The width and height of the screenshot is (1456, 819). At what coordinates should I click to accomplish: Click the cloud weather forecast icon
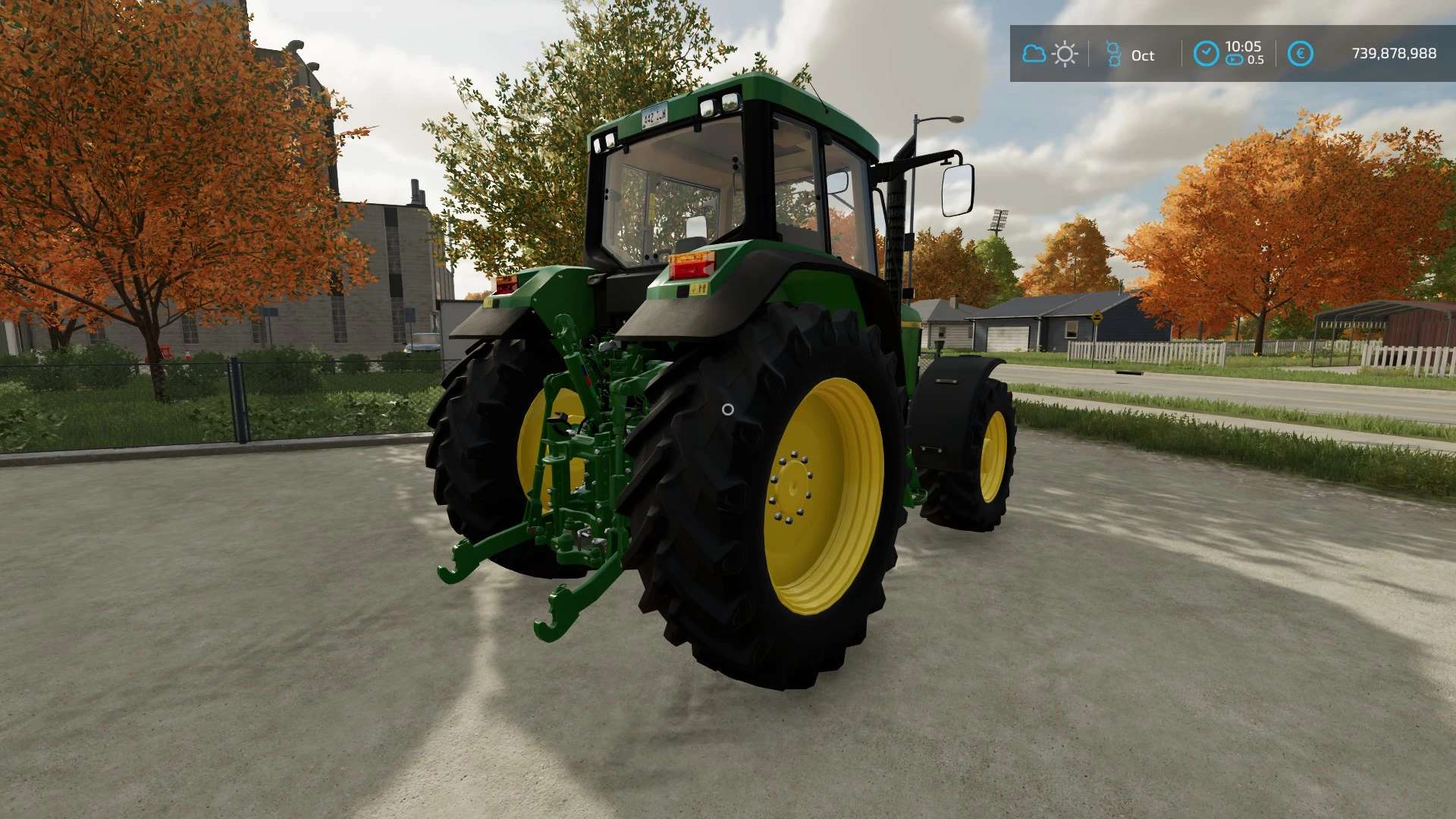pos(1034,54)
